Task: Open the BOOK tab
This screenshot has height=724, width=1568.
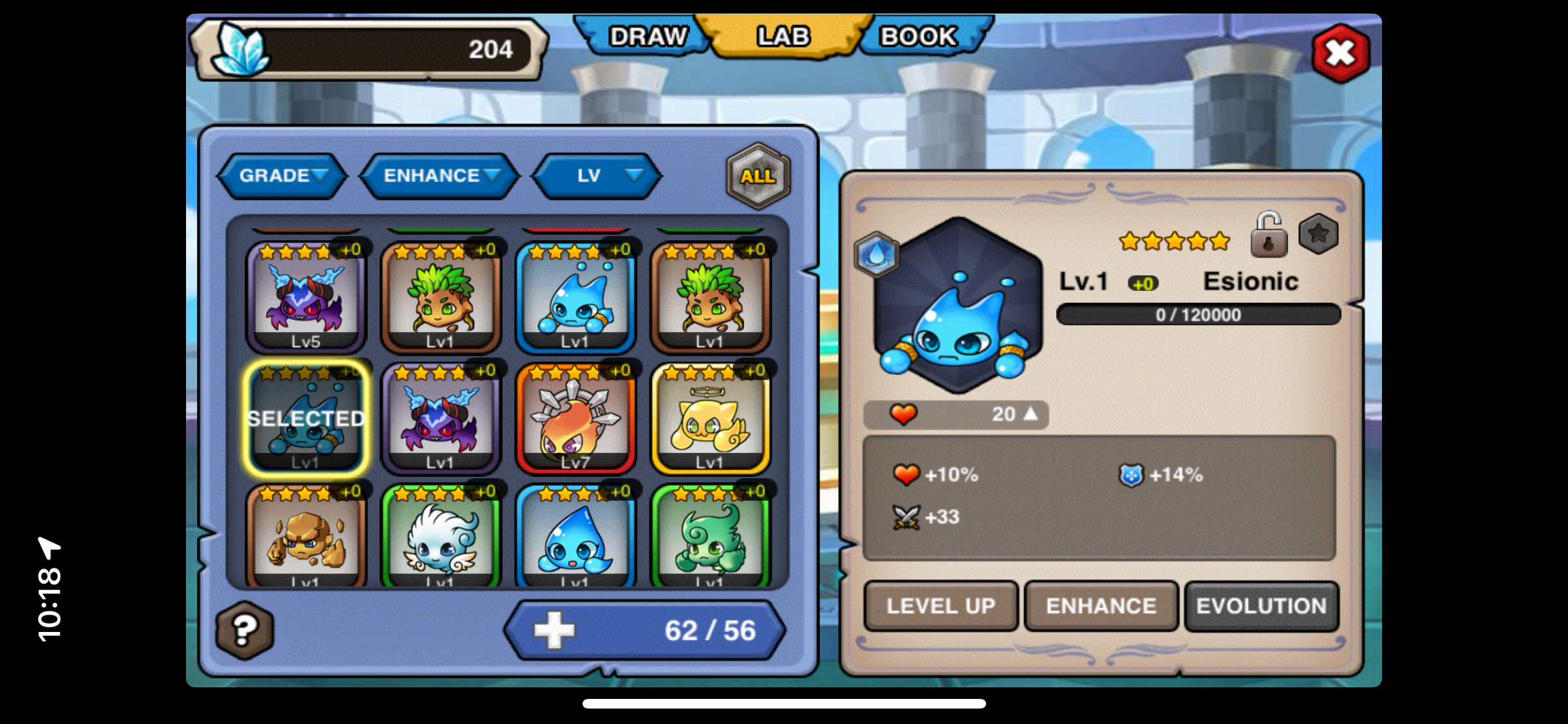Action: (919, 37)
